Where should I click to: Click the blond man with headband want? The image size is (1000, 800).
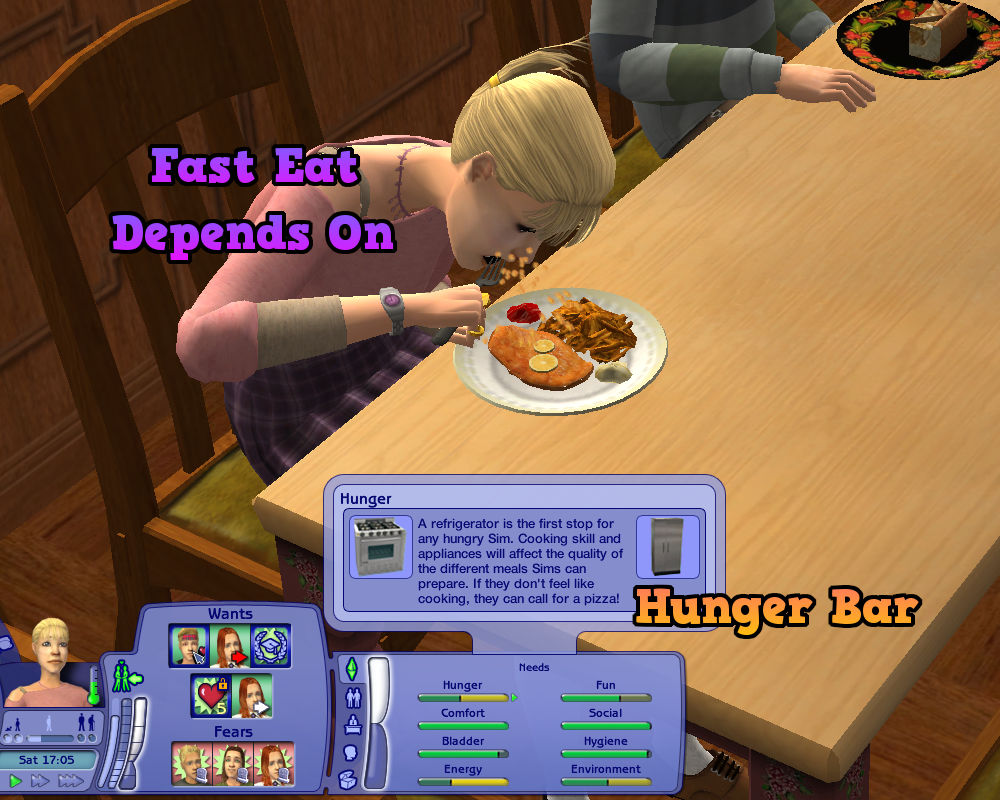tap(190, 645)
